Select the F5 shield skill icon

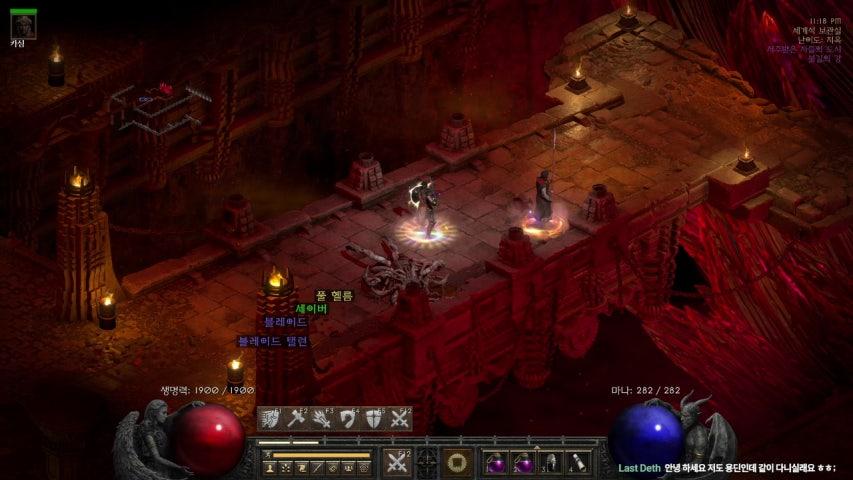coord(375,419)
